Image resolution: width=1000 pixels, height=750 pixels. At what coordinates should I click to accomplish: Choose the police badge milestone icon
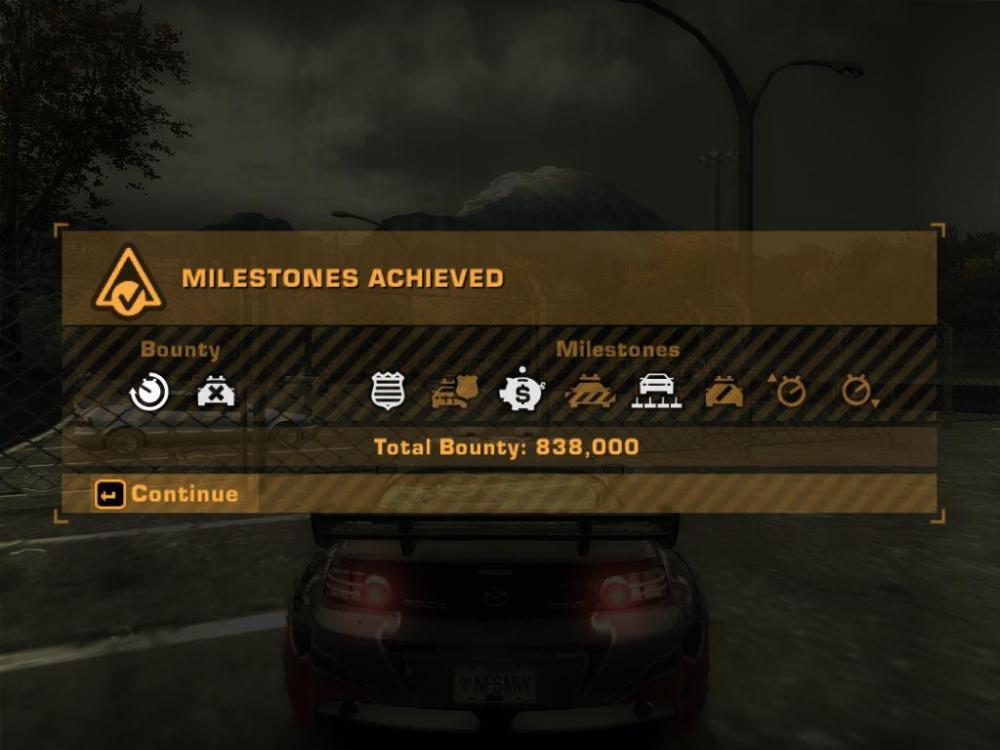[x=388, y=392]
